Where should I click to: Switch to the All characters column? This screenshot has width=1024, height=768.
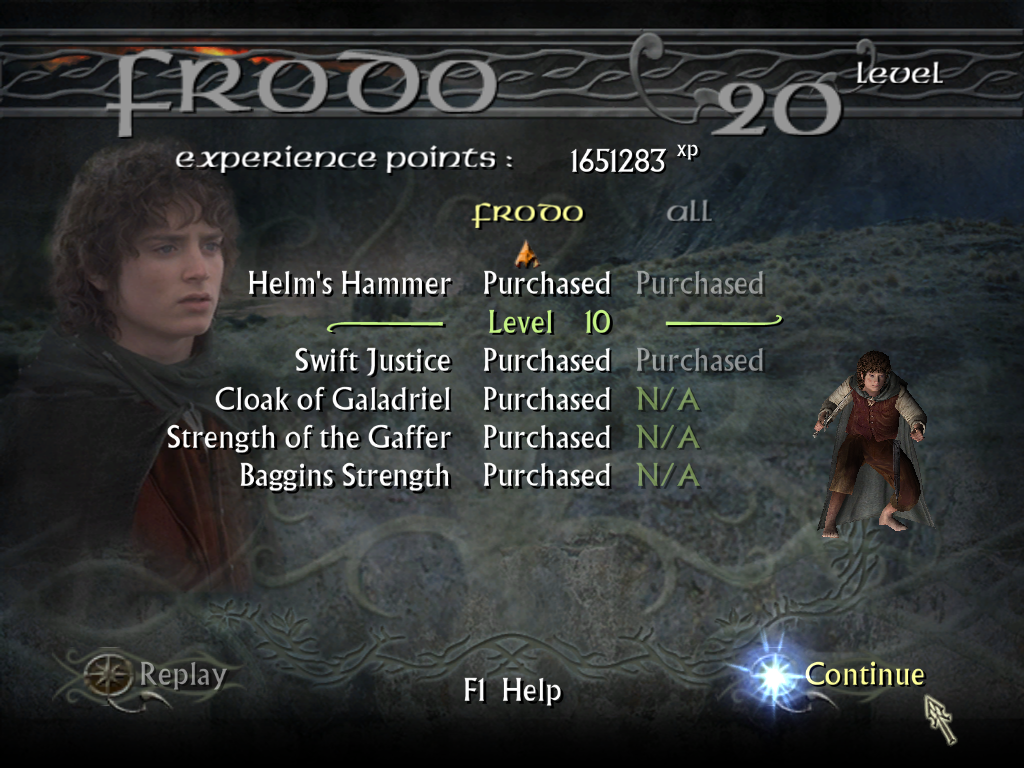689,212
